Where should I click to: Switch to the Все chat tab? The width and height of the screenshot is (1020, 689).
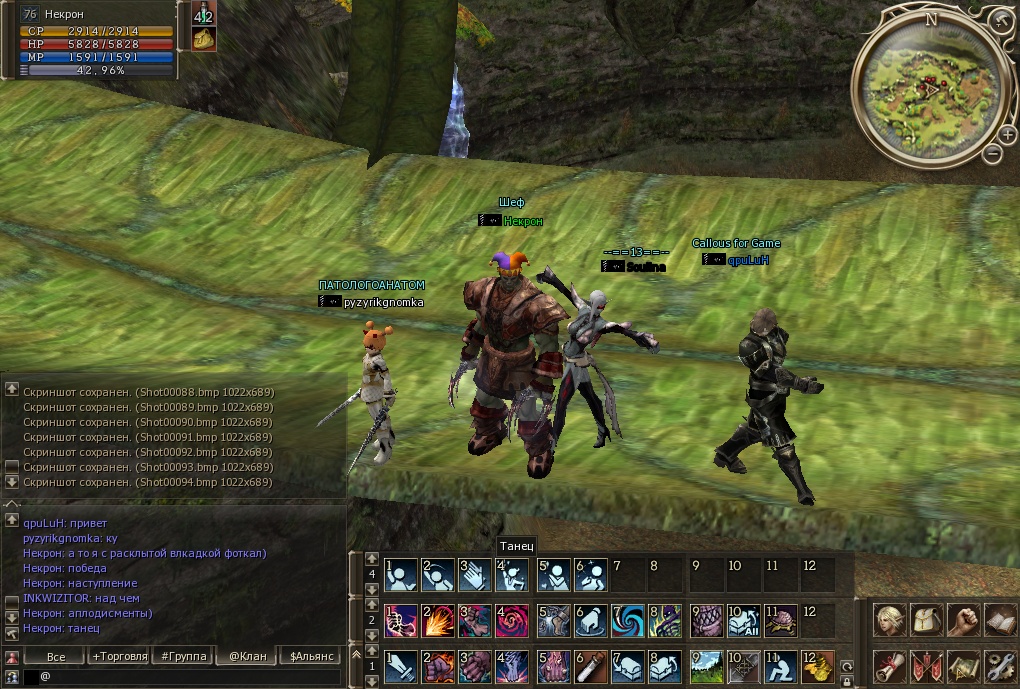(x=57, y=657)
